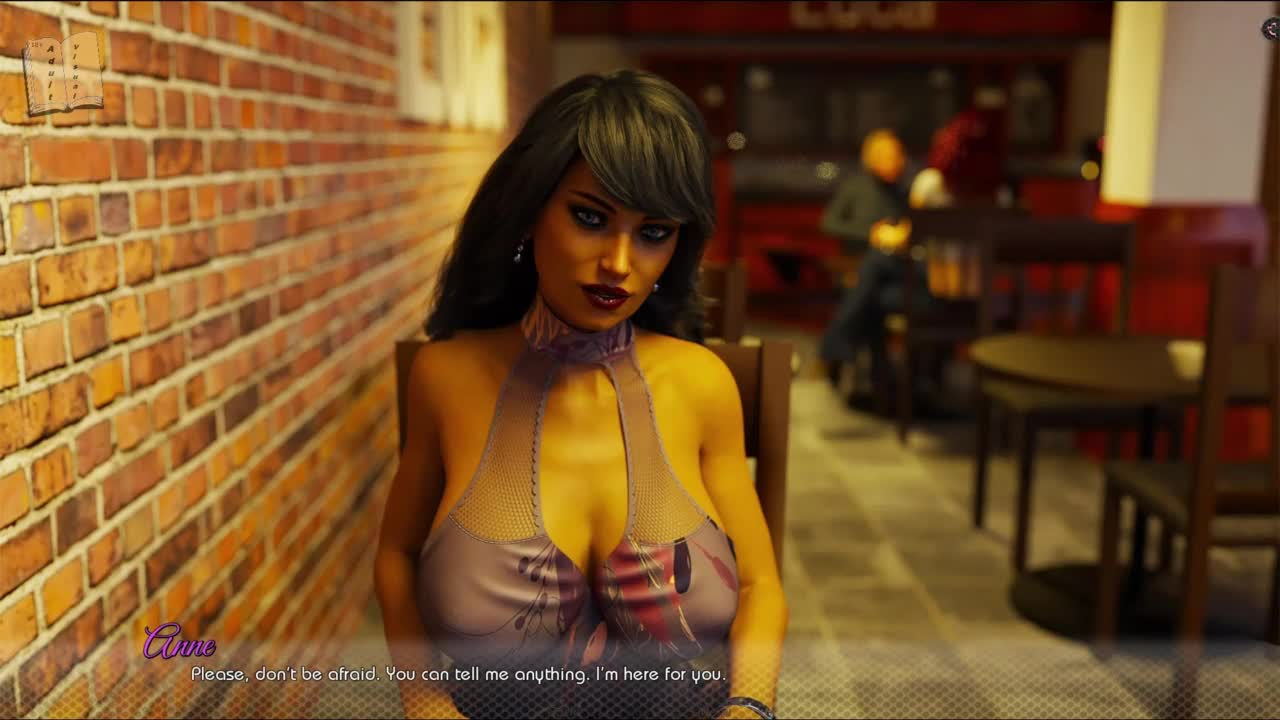Image resolution: width=1280 pixels, height=720 pixels.
Task: Open the small round icon in the corner
Action: 1271,29
